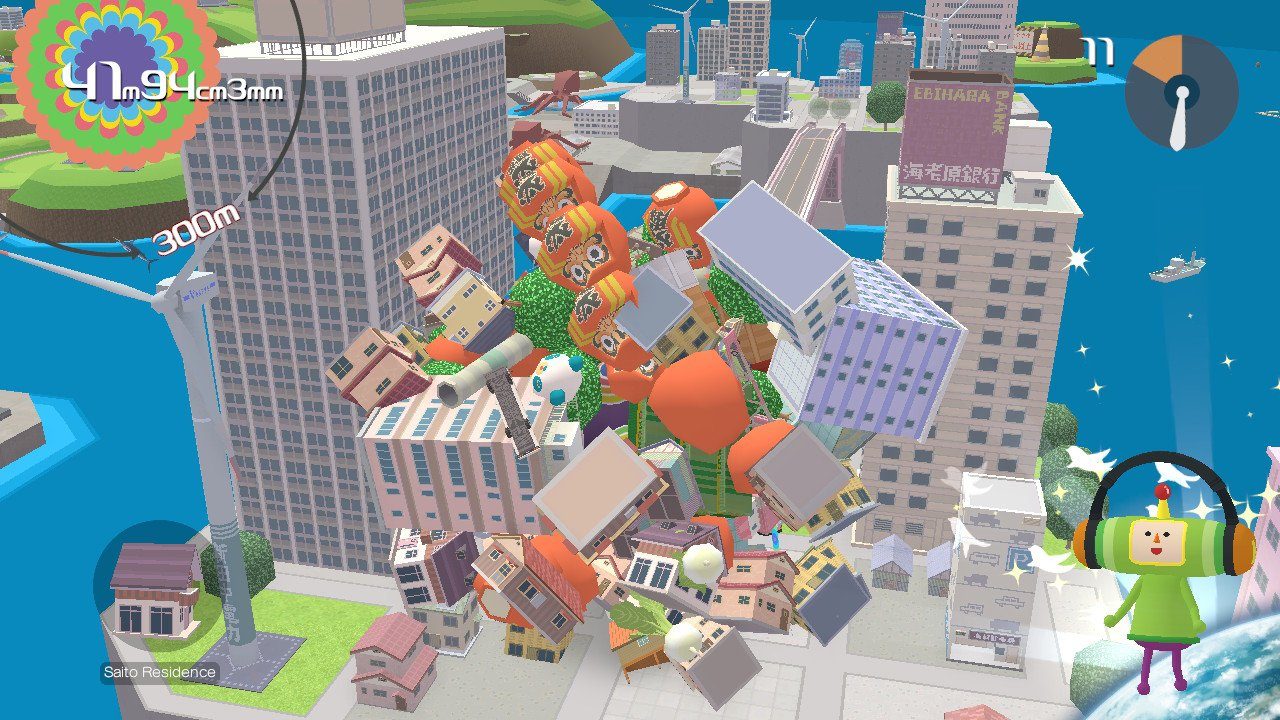Select the pie-chart timer dial
The height and width of the screenshot is (720, 1280).
pos(1183,92)
